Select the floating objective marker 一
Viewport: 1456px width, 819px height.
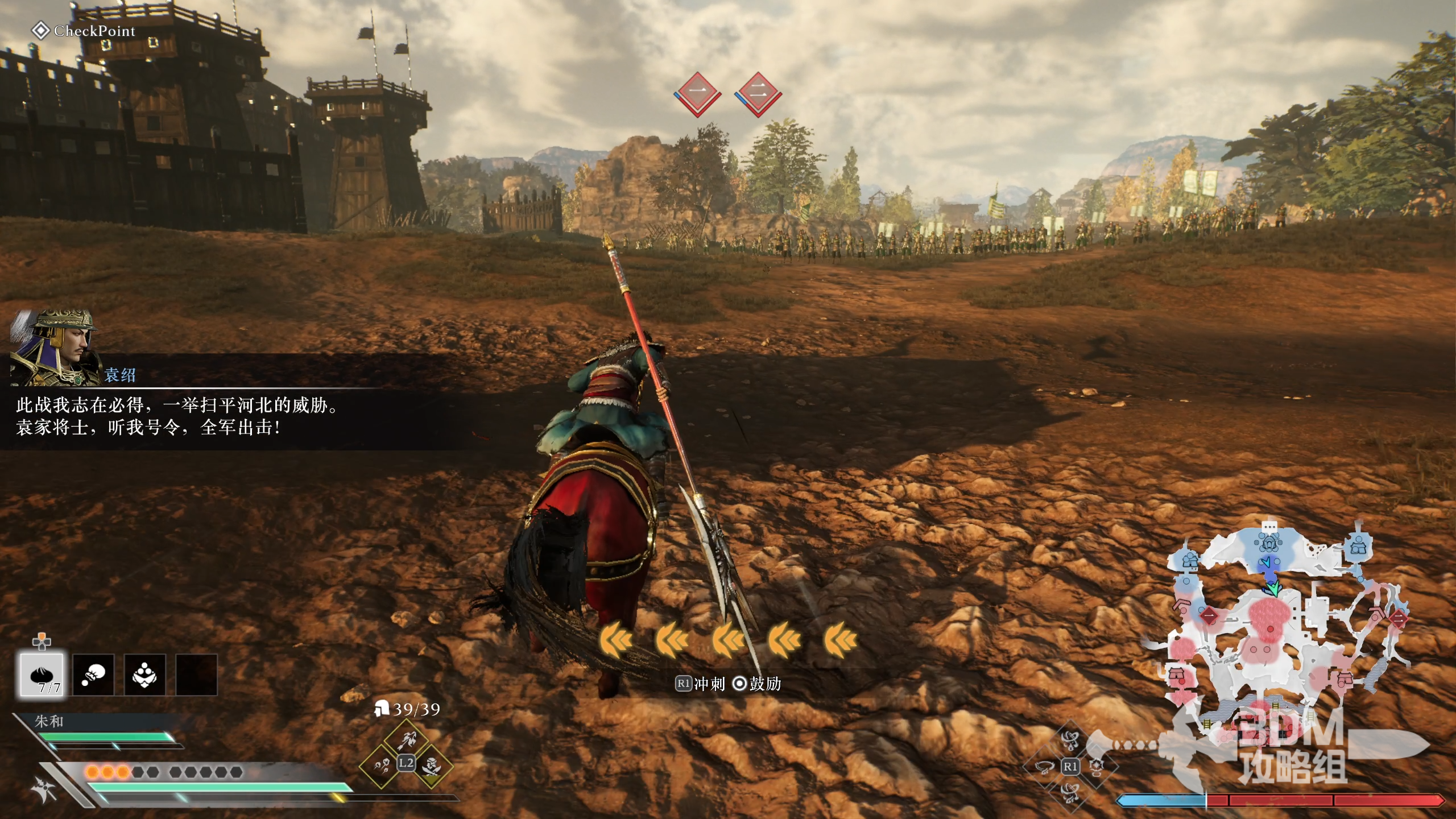click(698, 93)
